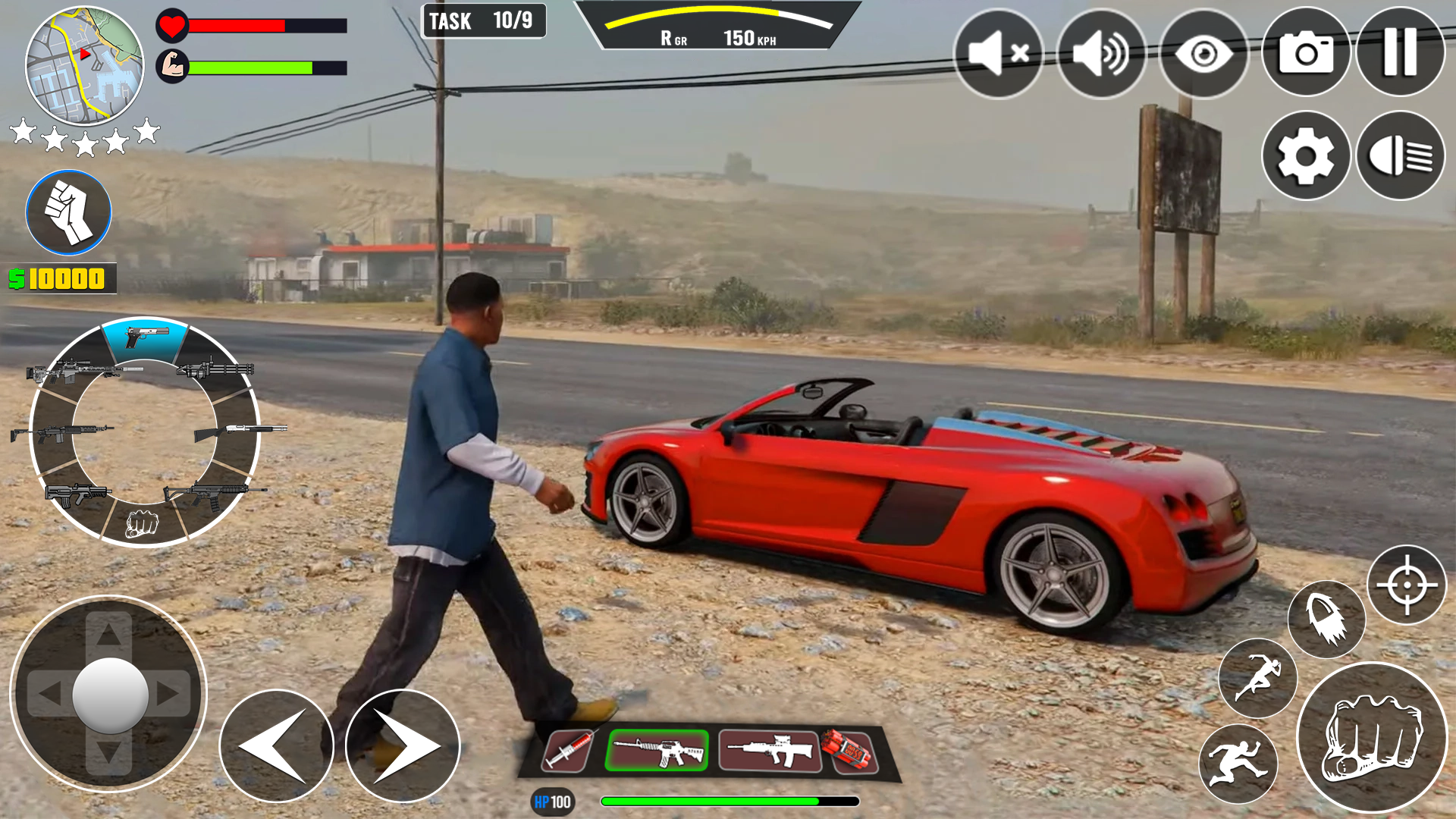Select the dynamite slot in the hotbar
The width and height of the screenshot is (1456, 819).
[849, 751]
